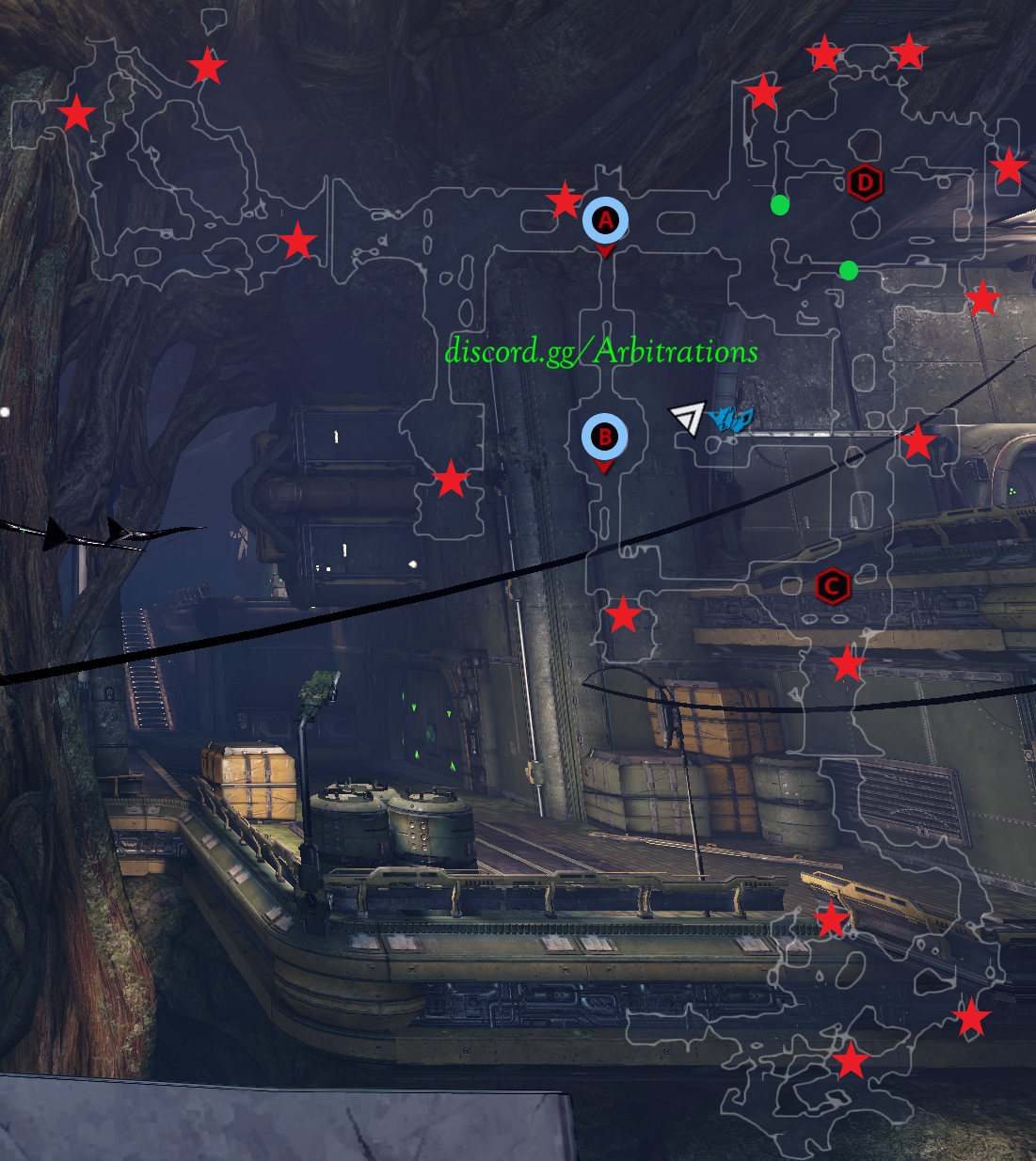
Task: Click the red hexagon D marker
Action: click(865, 183)
